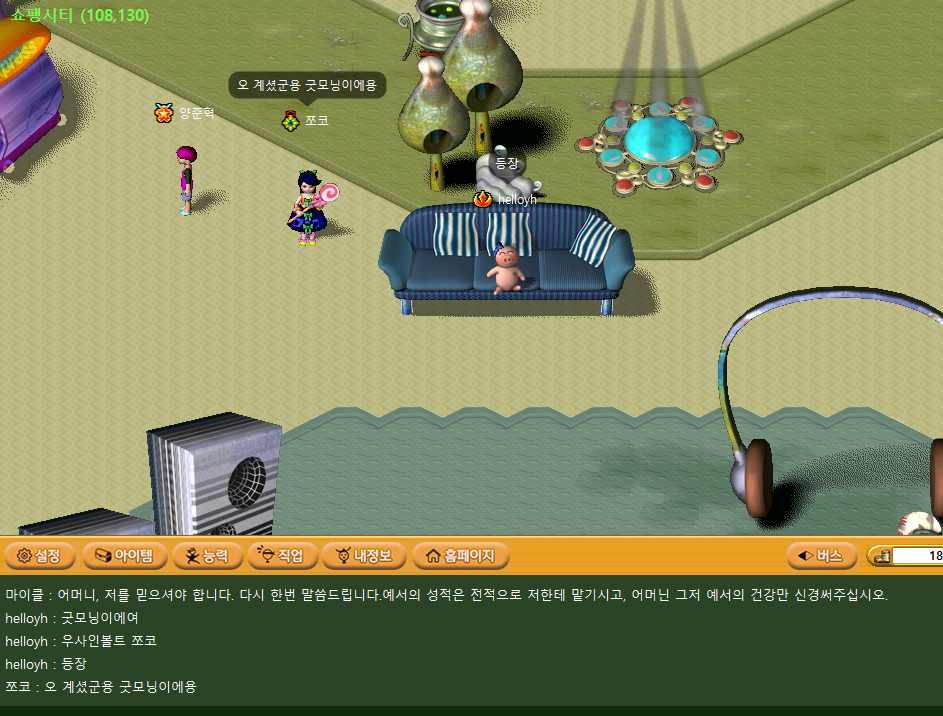View 내정보 my info

pyautogui.click(x=363, y=555)
